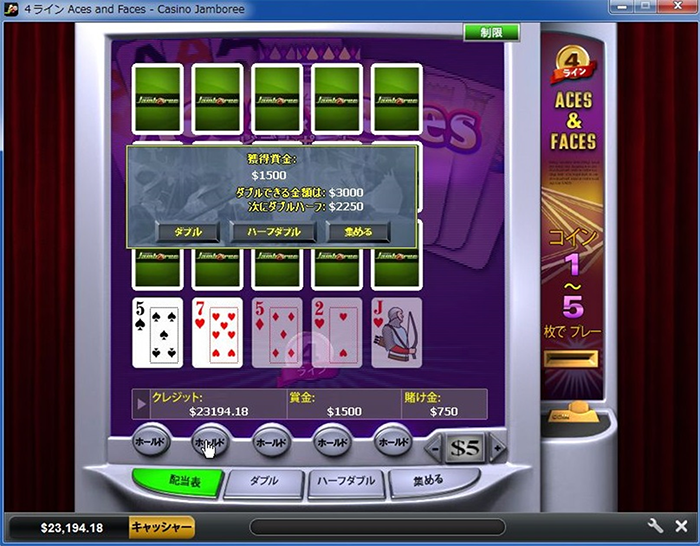Expand the arrow beside クレジット
Image resolution: width=700 pixels, height=546 pixels.
click(x=143, y=404)
